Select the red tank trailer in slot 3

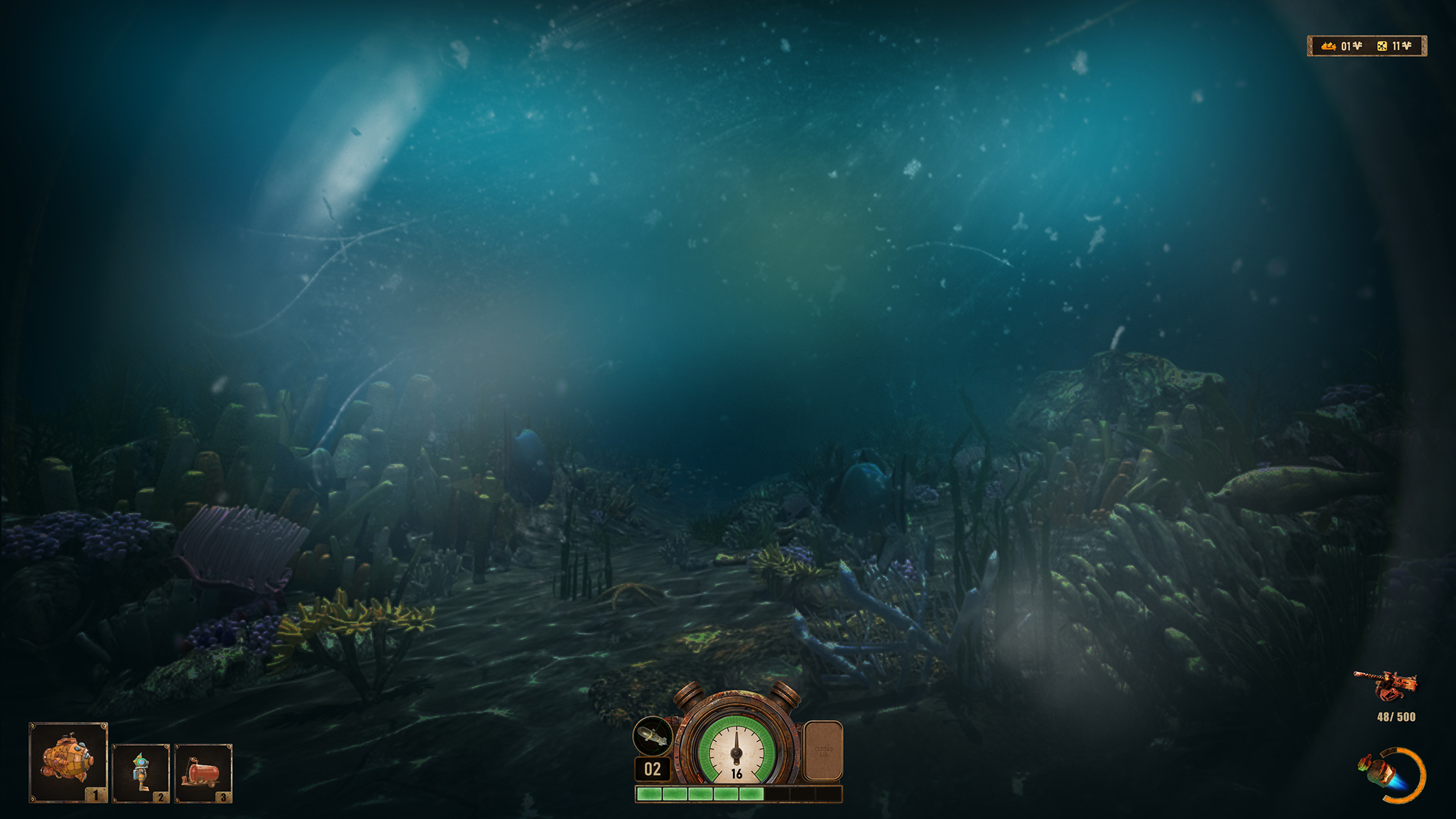[203, 773]
